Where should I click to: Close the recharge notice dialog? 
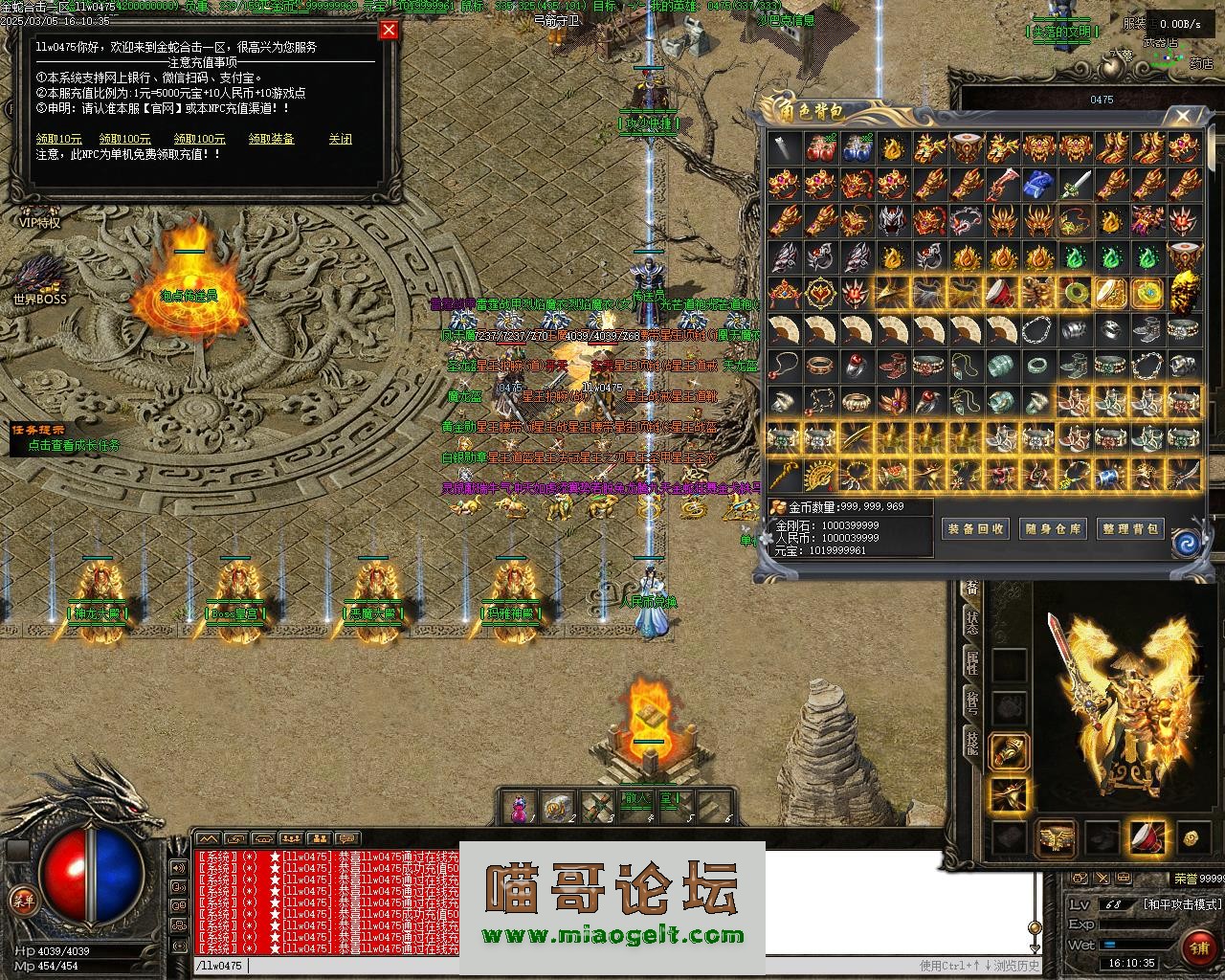click(389, 30)
